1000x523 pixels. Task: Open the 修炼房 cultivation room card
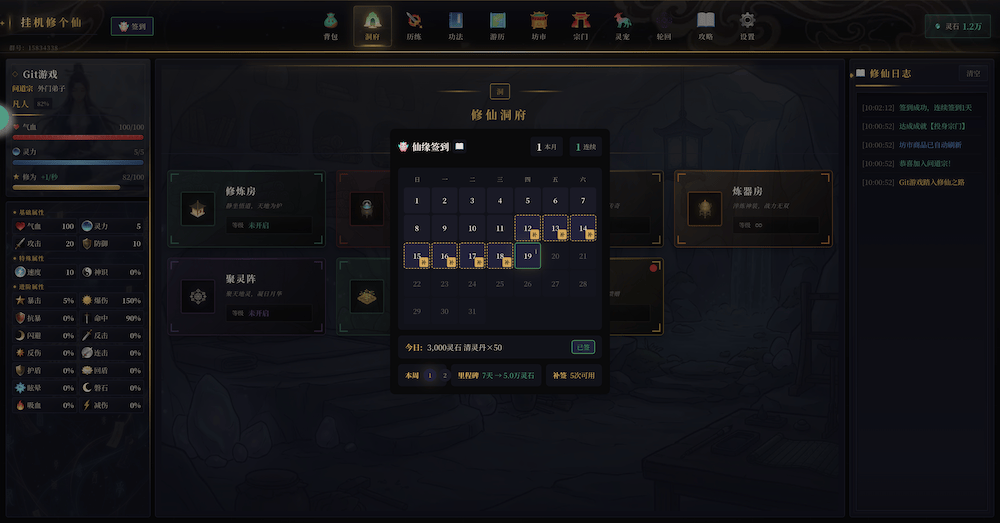coord(246,208)
